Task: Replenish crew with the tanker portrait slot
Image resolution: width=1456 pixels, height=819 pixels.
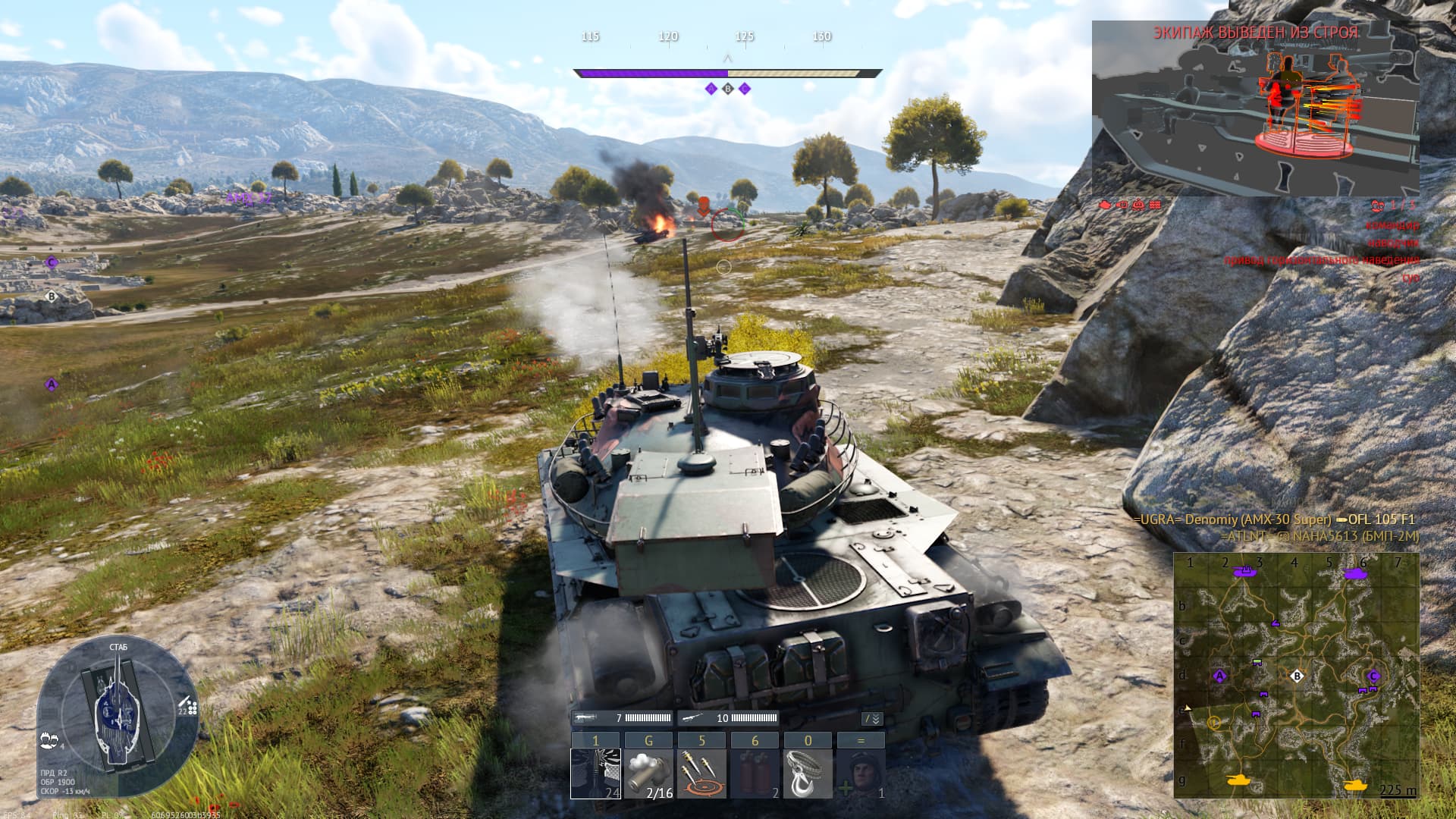Action: (x=861, y=773)
